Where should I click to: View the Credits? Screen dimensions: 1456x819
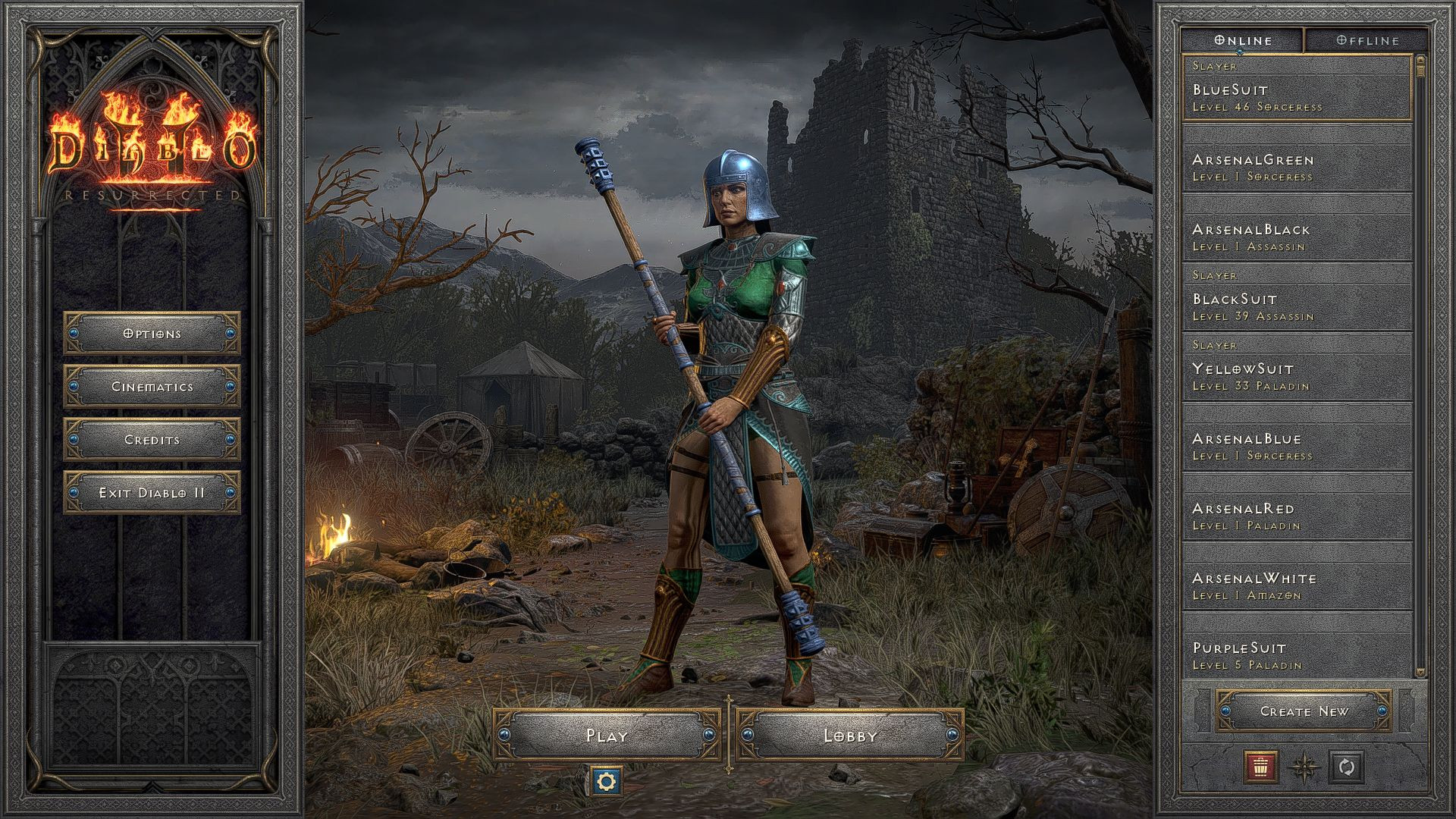click(x=150, y=439)
